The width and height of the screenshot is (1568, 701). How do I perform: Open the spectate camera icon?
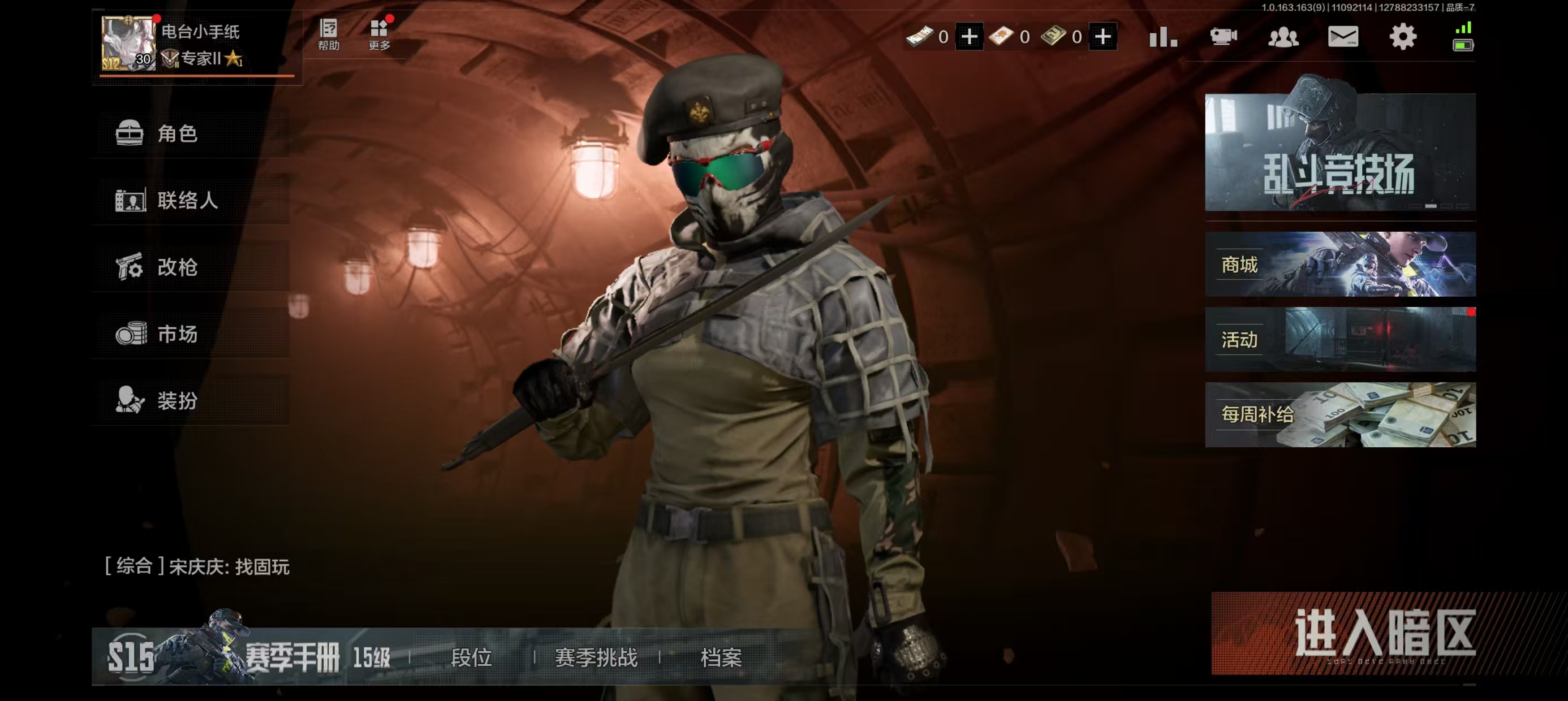click(1224, 37)
